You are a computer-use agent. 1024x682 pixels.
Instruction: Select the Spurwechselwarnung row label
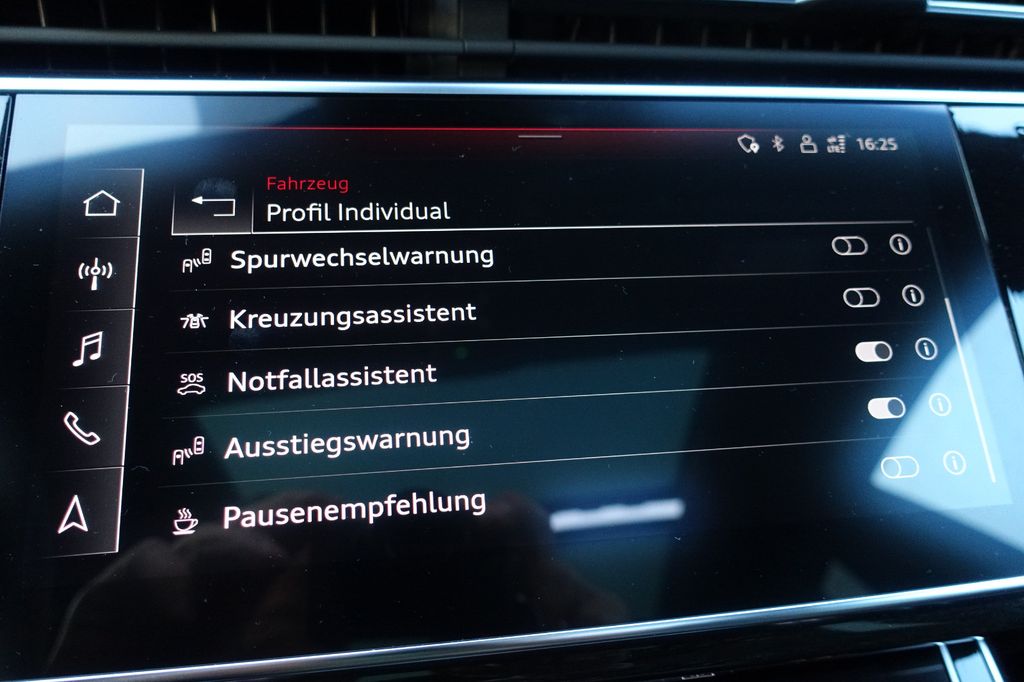click(362, 257)
